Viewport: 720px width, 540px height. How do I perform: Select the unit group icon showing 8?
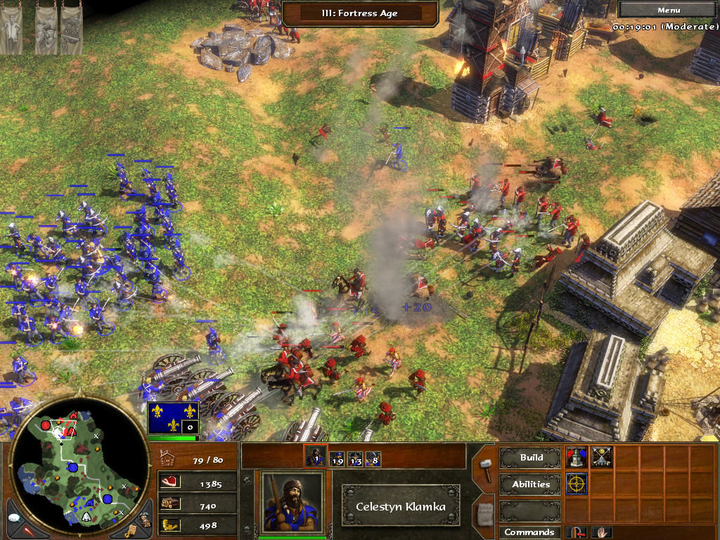pos(372,459)
